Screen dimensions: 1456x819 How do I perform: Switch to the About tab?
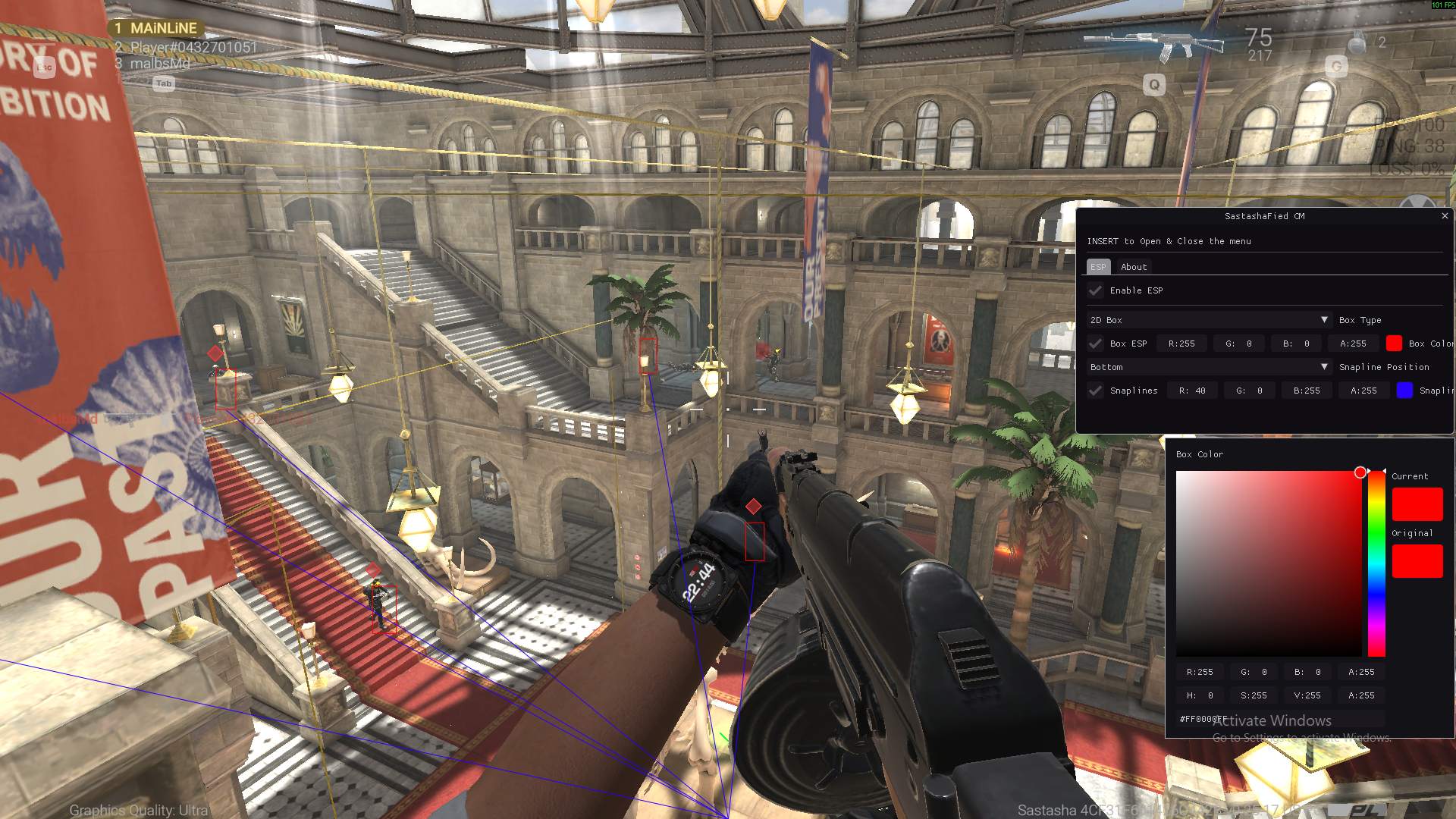(x=1134, y=267)
